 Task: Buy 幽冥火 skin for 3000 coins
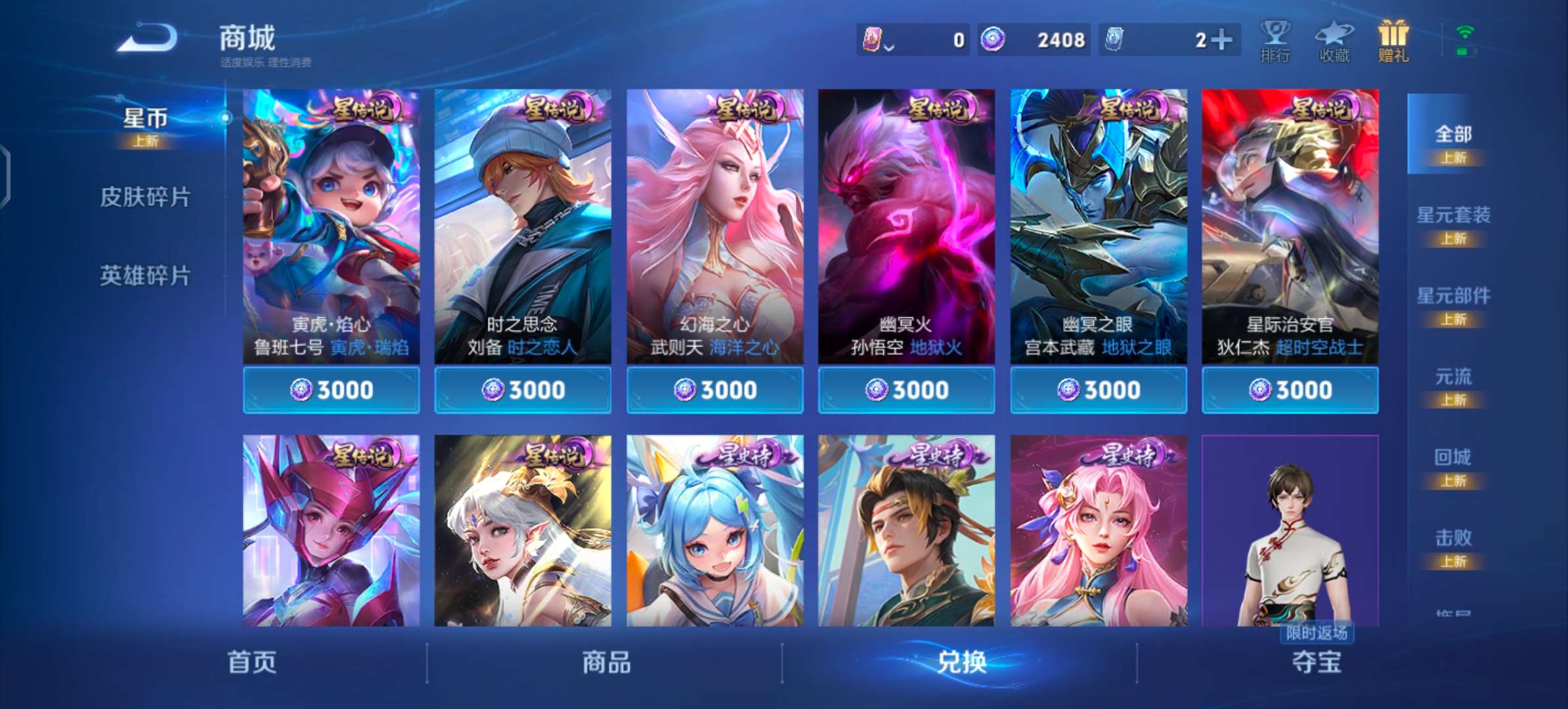coord(906,389)
